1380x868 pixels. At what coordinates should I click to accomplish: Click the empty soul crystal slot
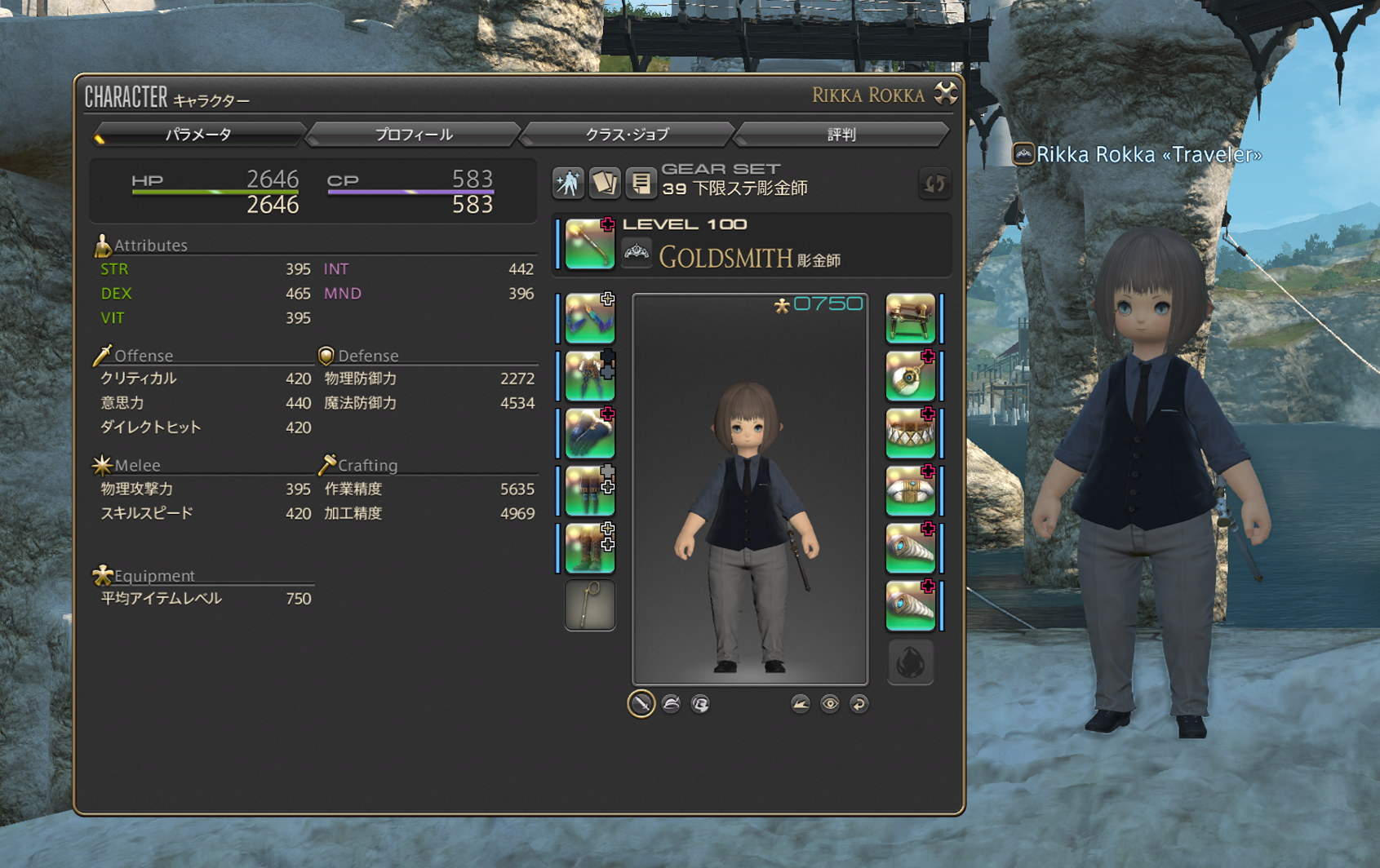(910, 662)
